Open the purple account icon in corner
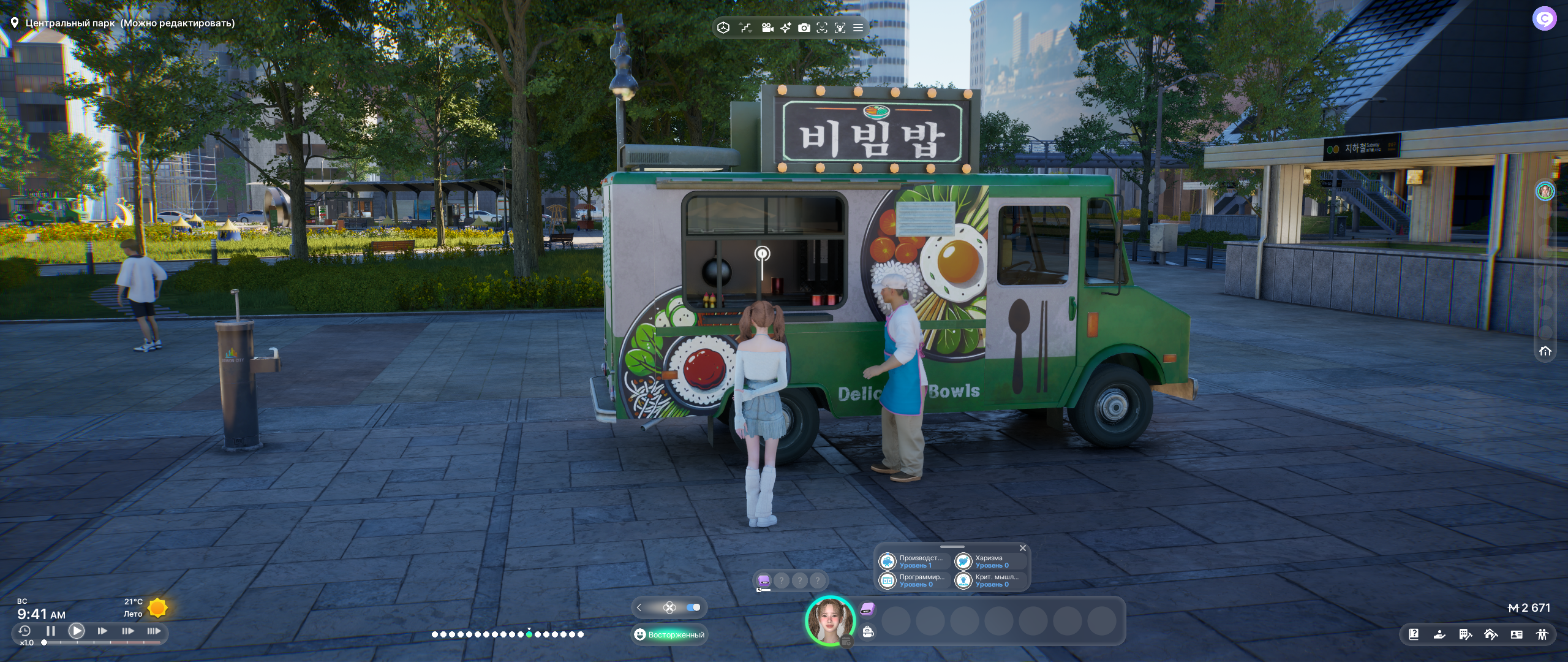Screen dimensions: 1568x662 click(x=1544, y=19)
